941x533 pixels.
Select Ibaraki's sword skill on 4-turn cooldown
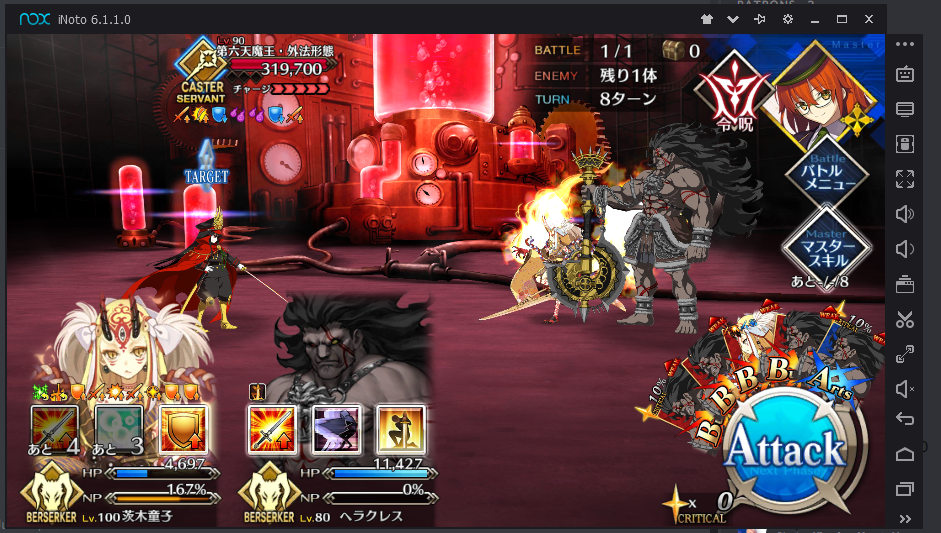(54, 429)
